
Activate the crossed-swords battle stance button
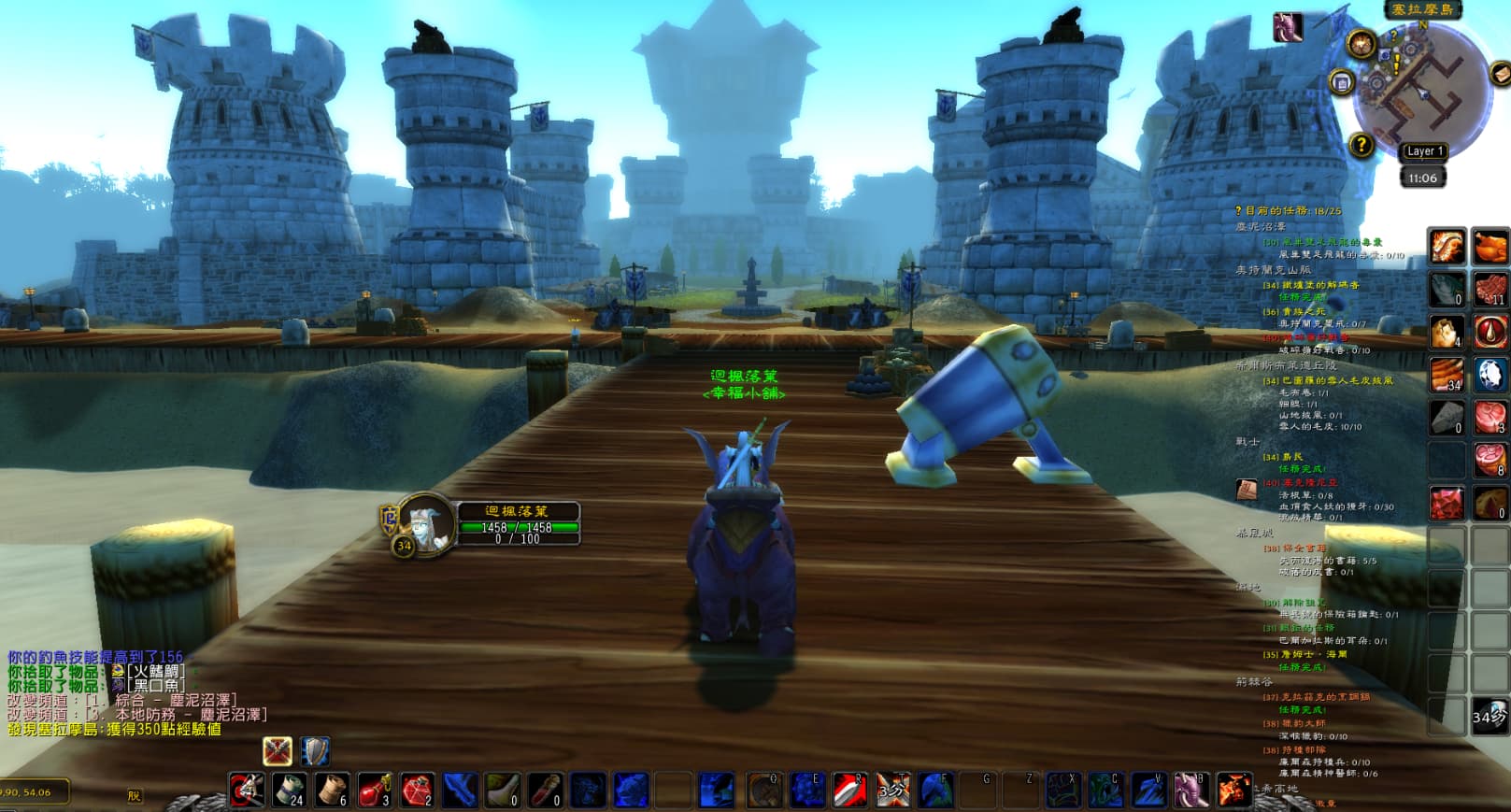point(278,750)
